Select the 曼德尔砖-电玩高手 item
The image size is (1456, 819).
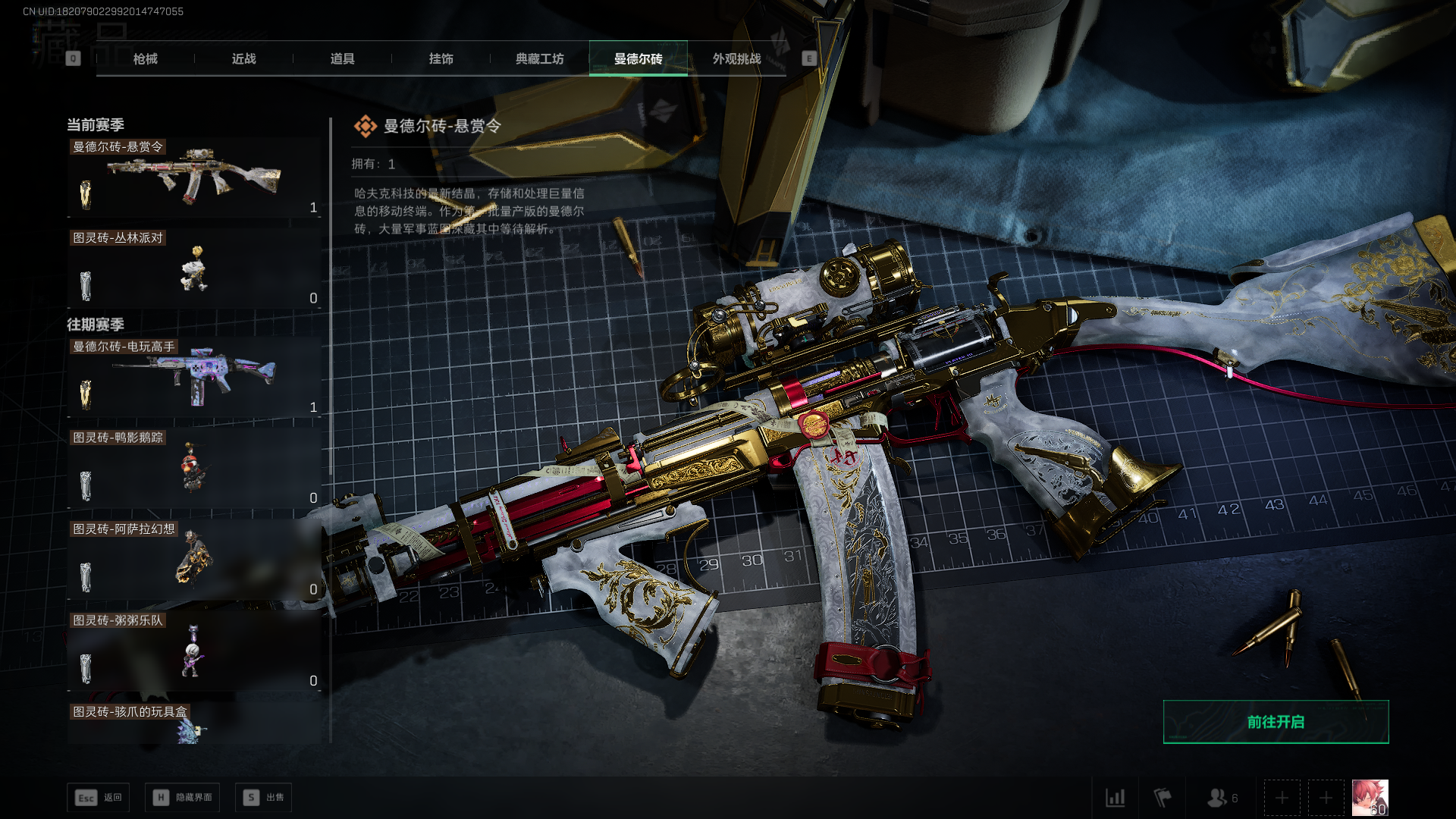pyautogui.click(x=194, y=378)
